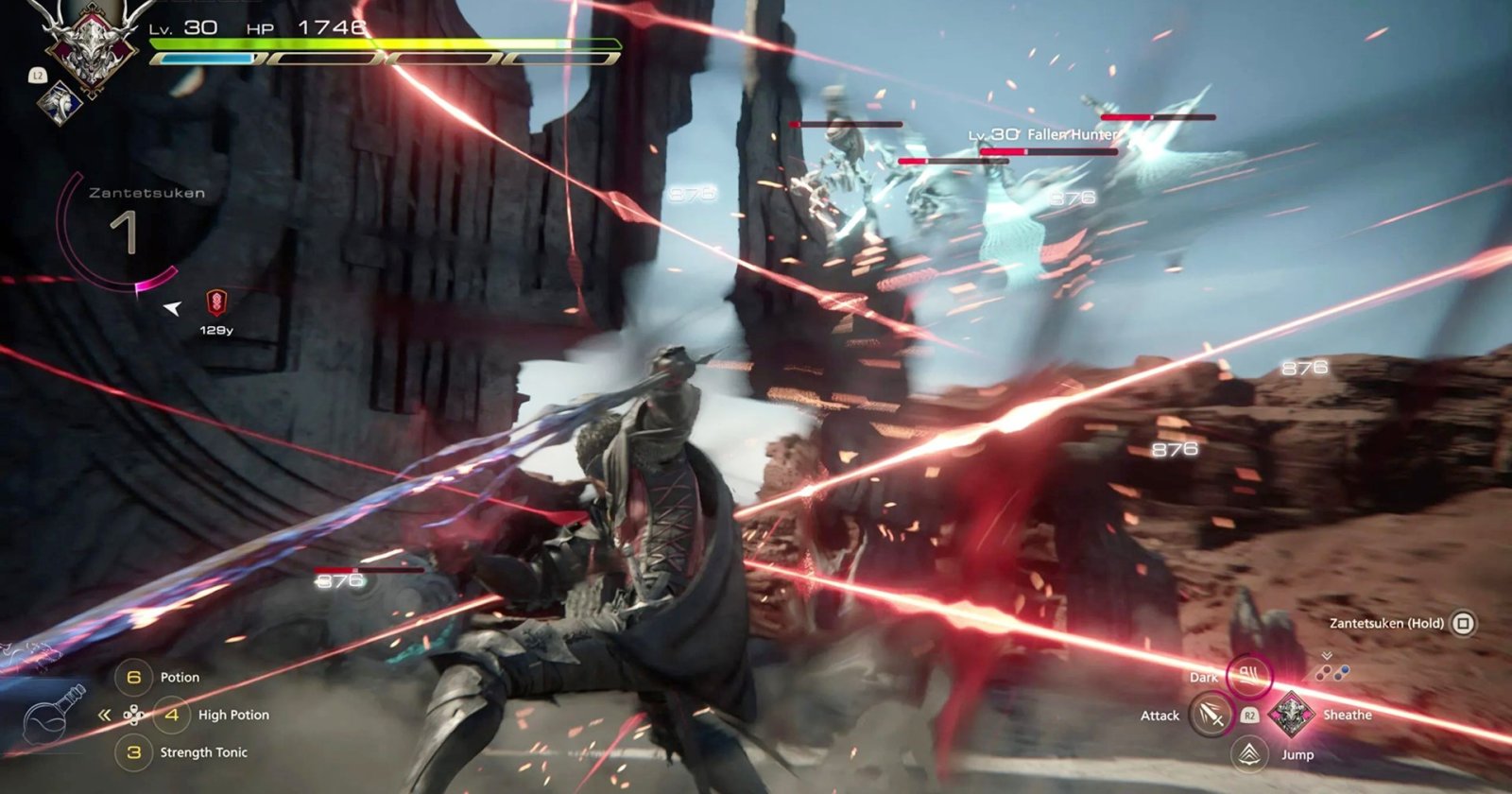Select the High Potion shortcut slot

(x=172, y=715)
